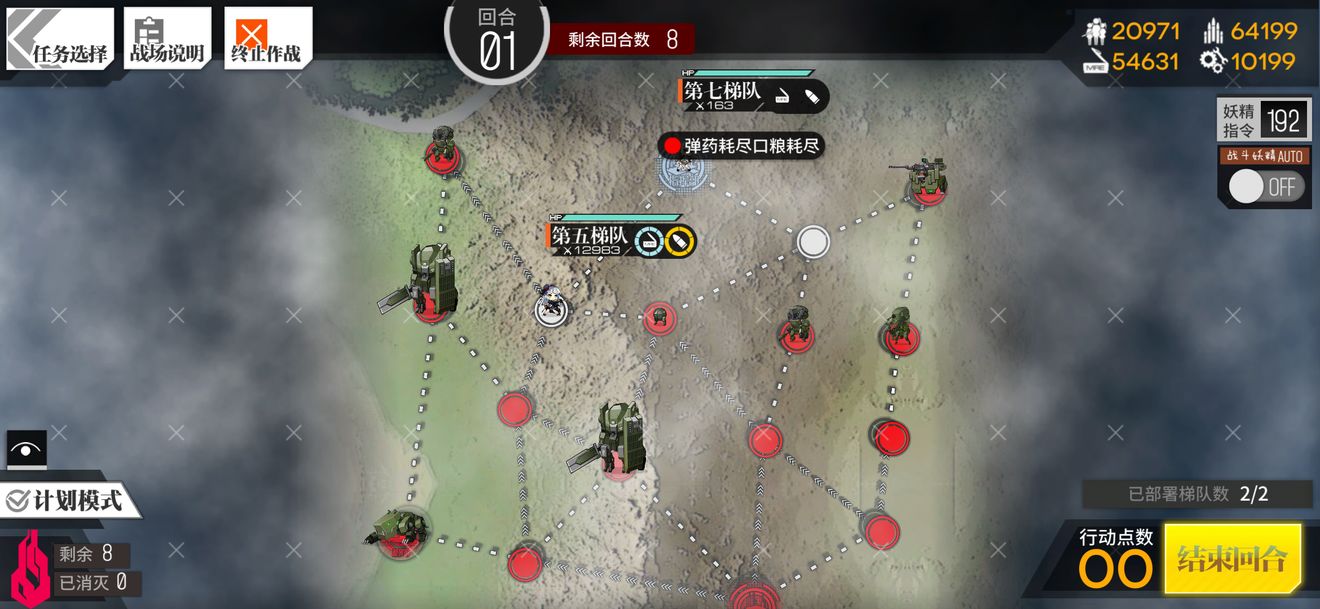1320x609 pixels.
Task: Open the battlefield info (战场说明) panel
Action: 167,40
